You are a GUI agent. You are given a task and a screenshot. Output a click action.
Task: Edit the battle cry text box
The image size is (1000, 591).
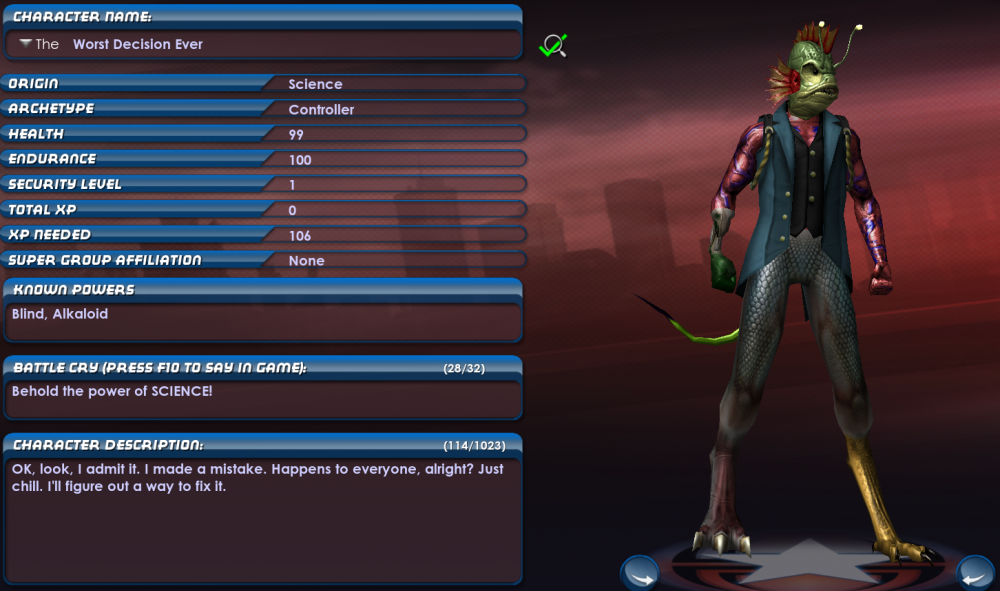262,398
